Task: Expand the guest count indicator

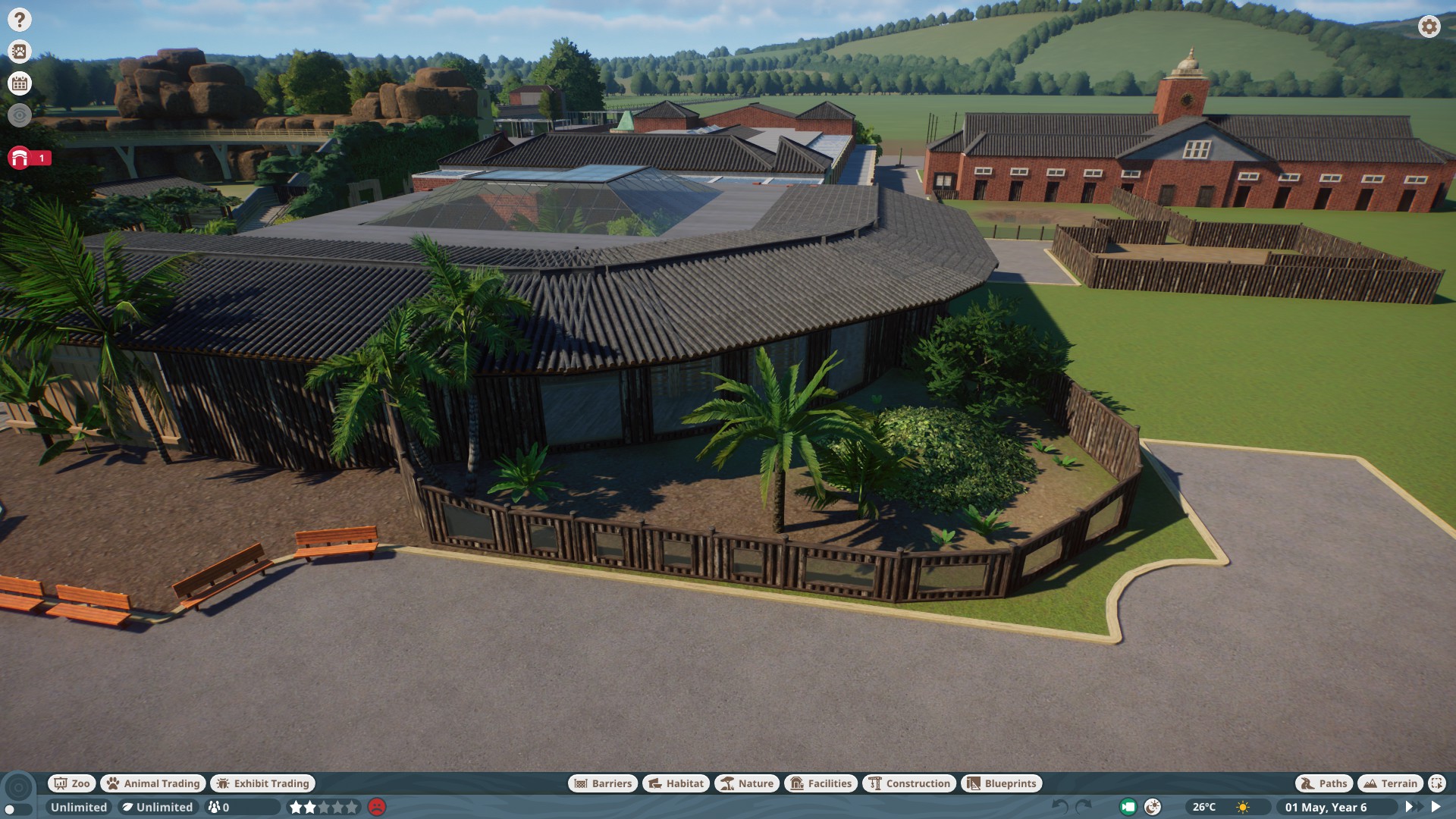Action: [218, 808]
